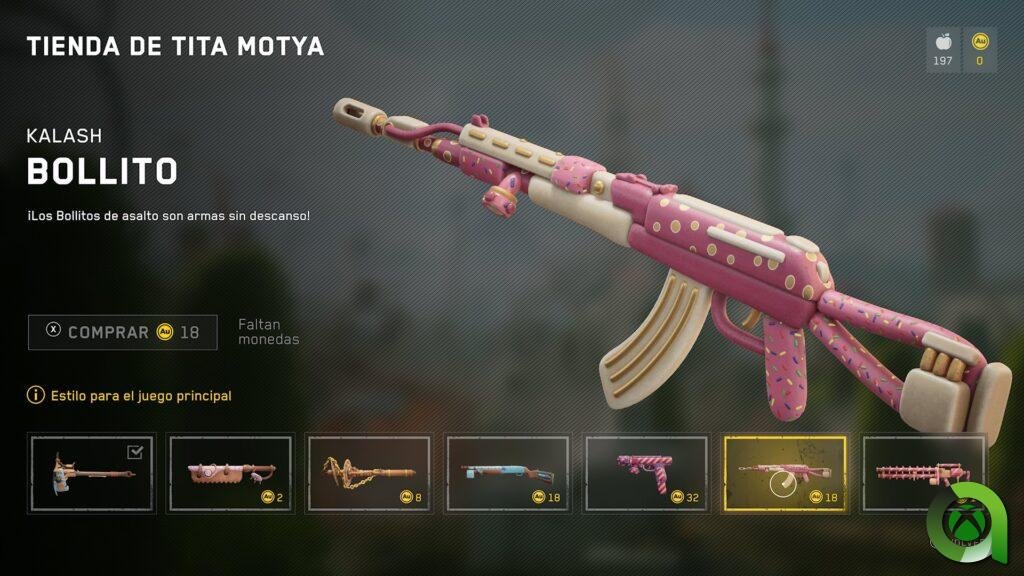Pick the chained weapon skin costing 8
This screenshot has height=576, width=1024.
tap(369, 472)
